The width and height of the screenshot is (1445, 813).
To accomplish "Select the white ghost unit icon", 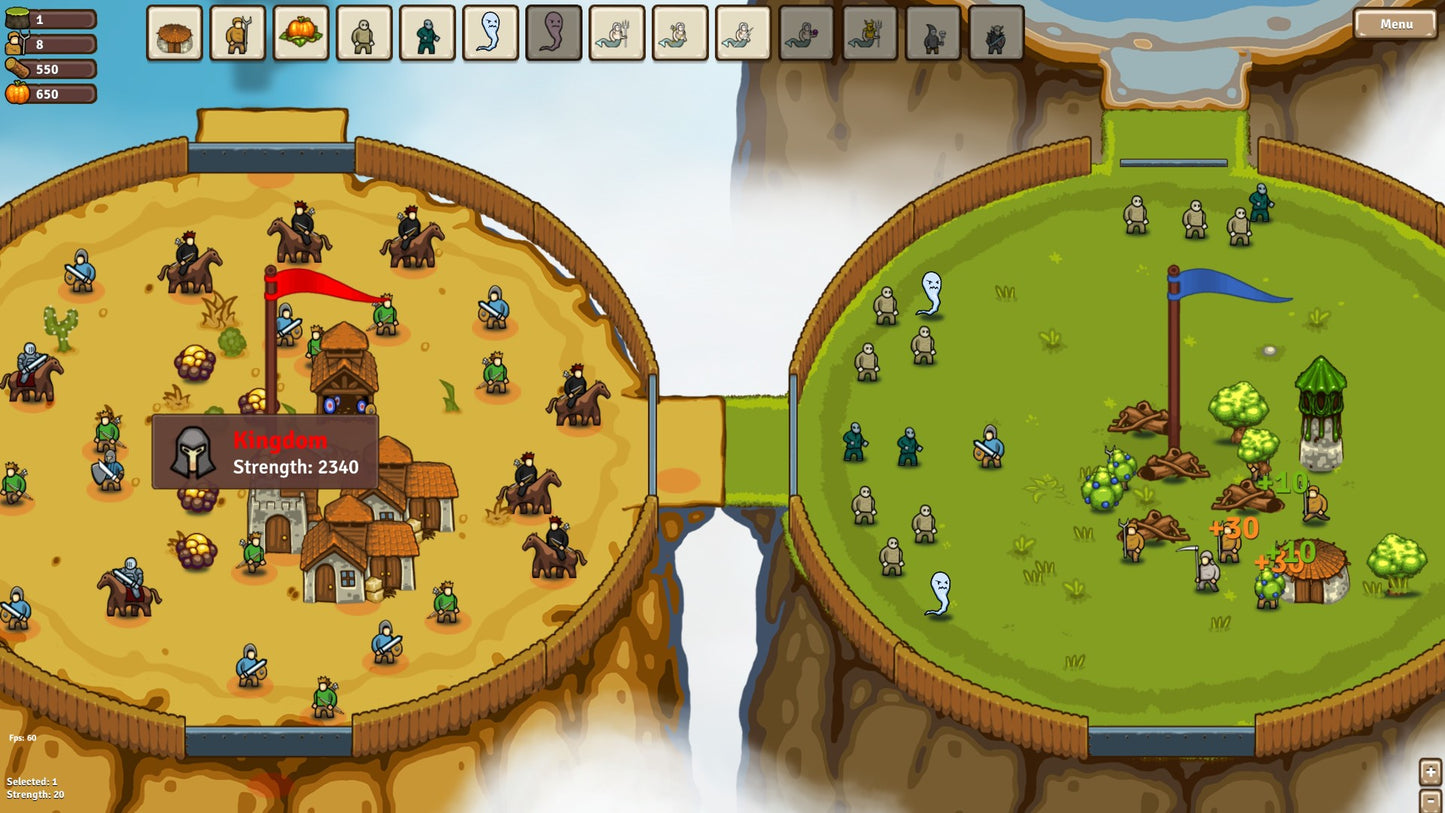I will coord(490,32).
